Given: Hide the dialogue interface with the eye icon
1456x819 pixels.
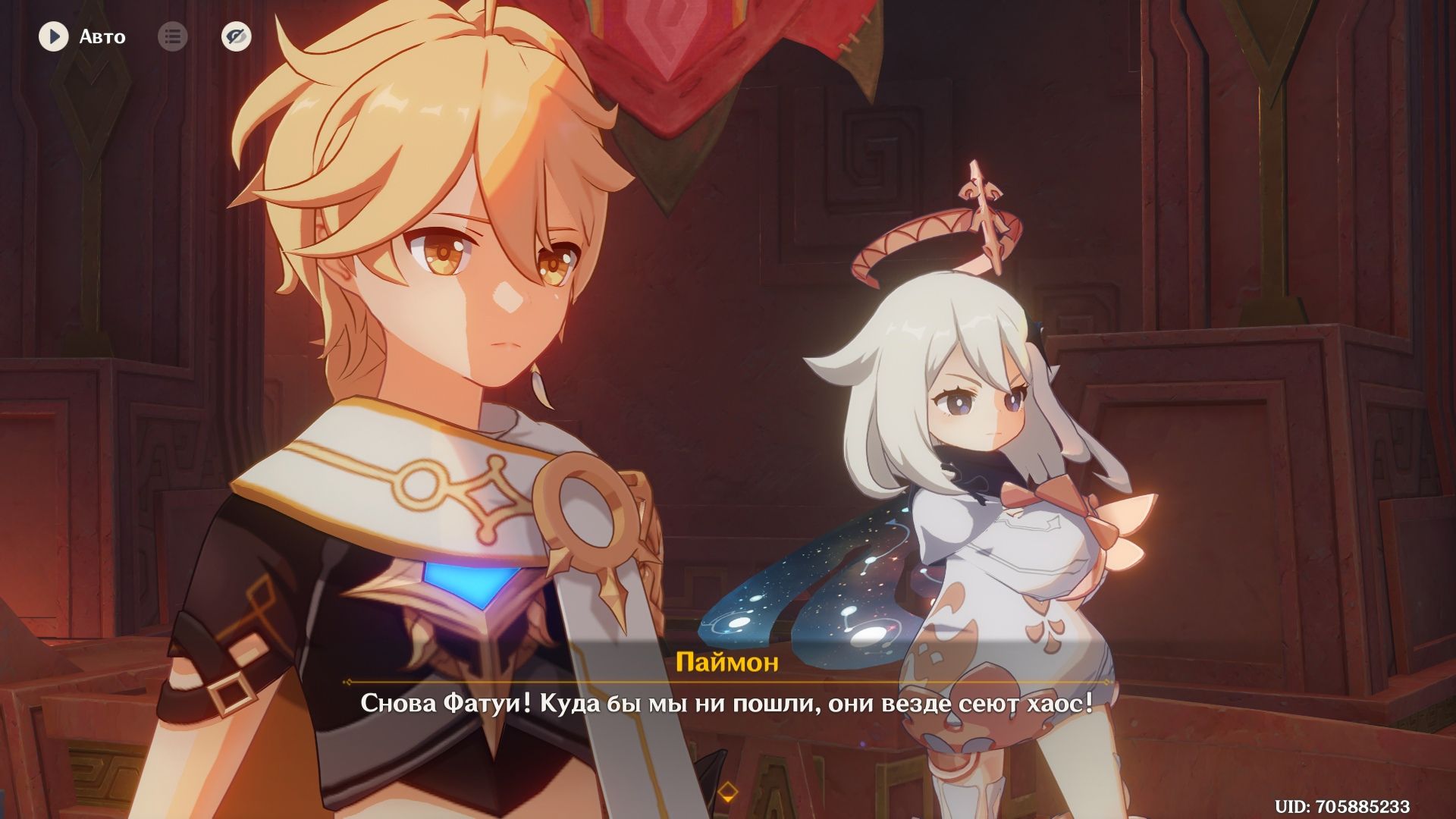Looking at the screenshot, I should point(237,36).
